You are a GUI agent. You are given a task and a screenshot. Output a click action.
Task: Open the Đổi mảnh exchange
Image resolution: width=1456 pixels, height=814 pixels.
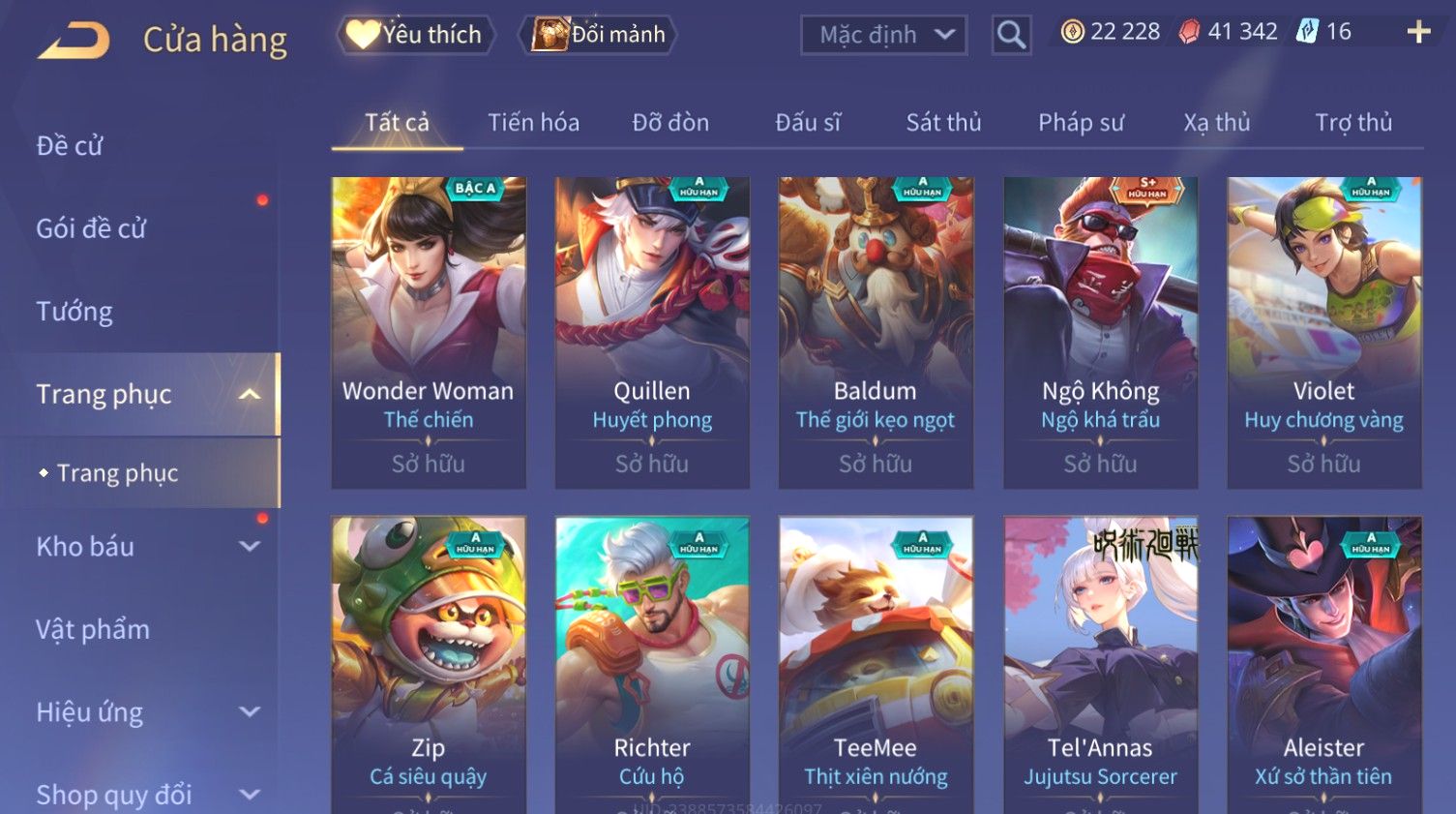click(599, 35)
